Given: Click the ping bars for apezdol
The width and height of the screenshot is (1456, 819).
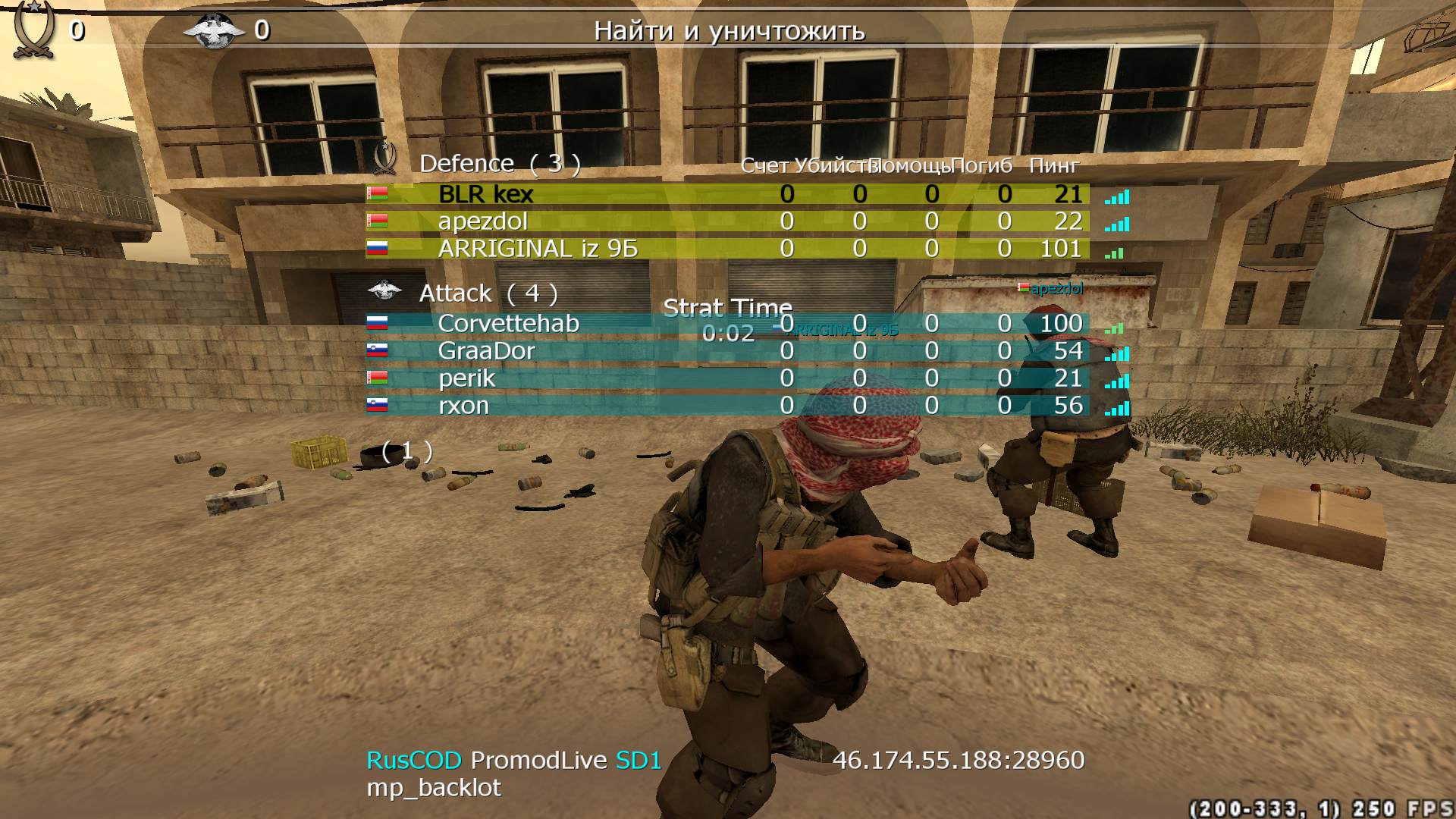Looking at the screenshot, I should pyautogui.click(x=1116, y=224).
